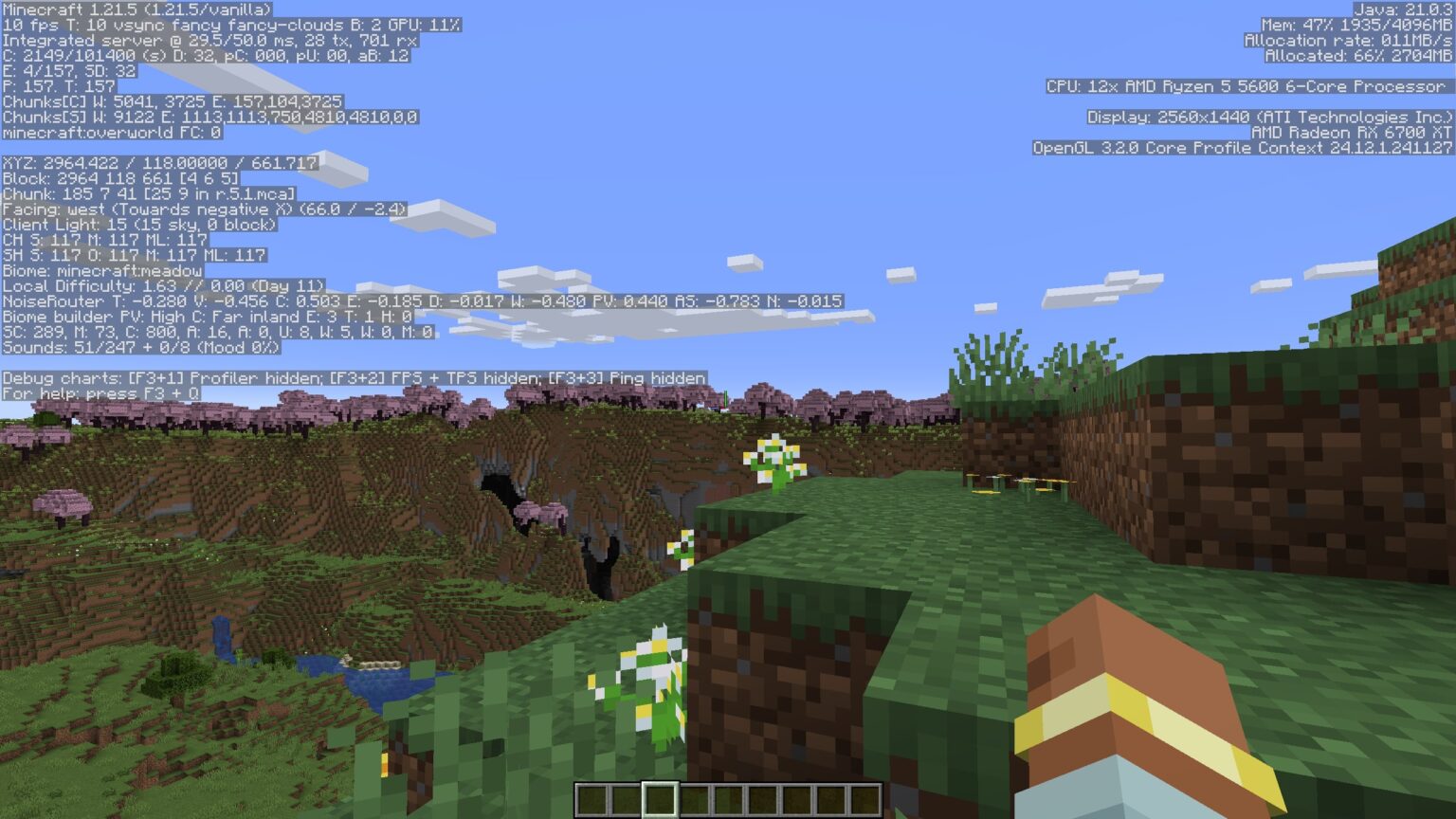
Task: Click the crosshair at screen center
Action: coord(728,409)
